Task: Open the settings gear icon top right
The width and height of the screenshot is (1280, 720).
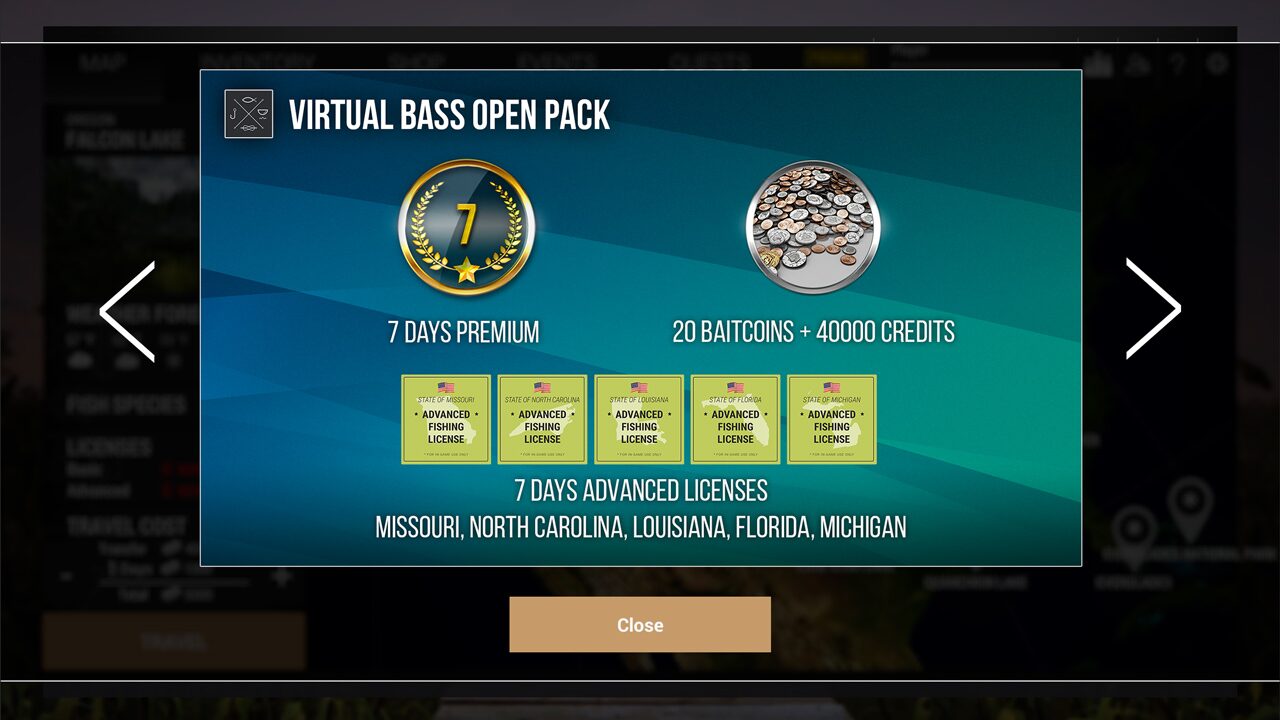Action: (x=1218, y=62)
